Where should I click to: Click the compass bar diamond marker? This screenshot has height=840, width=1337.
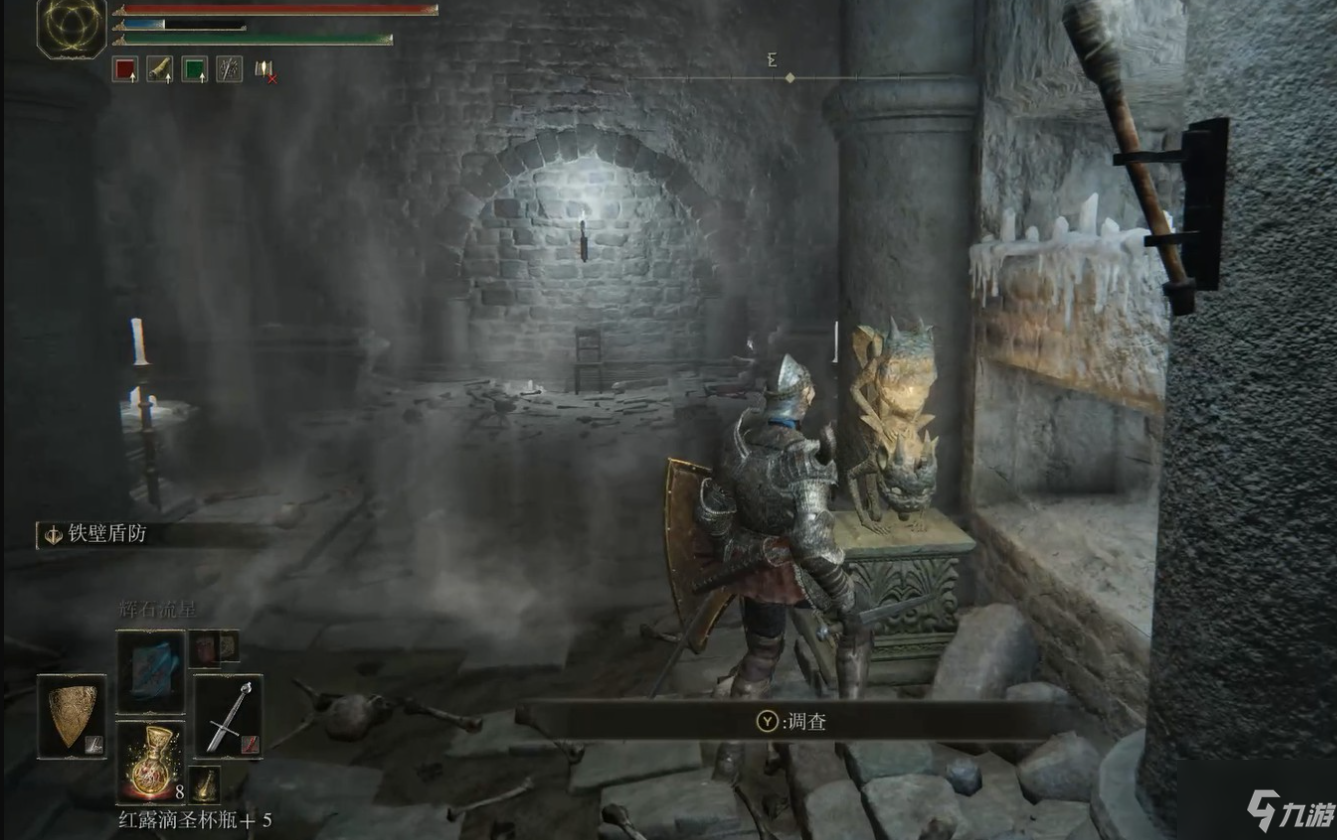tap(790, 77)
